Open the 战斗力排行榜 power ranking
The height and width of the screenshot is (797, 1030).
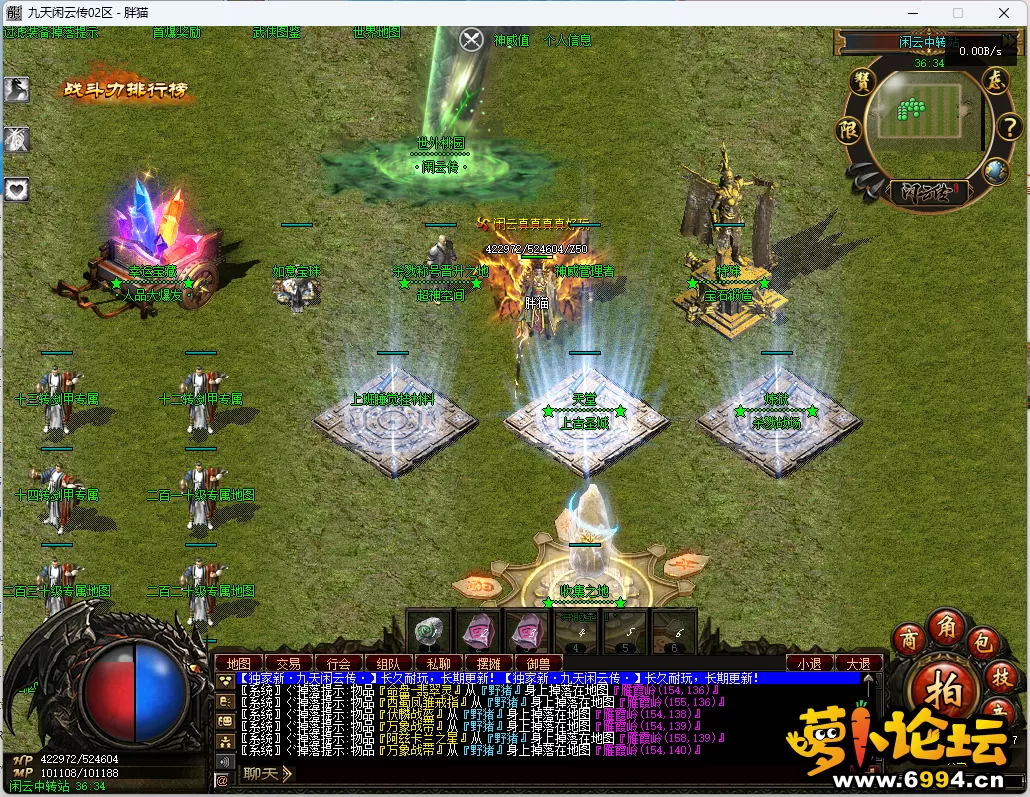pyautogui.click(x=125, y=91)
